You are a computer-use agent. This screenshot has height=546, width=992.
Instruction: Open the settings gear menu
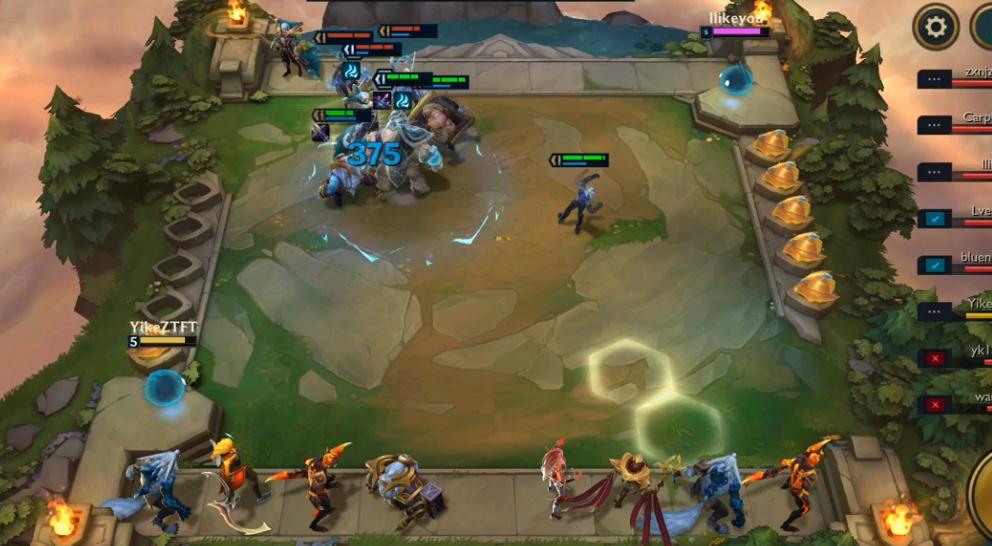935,26
